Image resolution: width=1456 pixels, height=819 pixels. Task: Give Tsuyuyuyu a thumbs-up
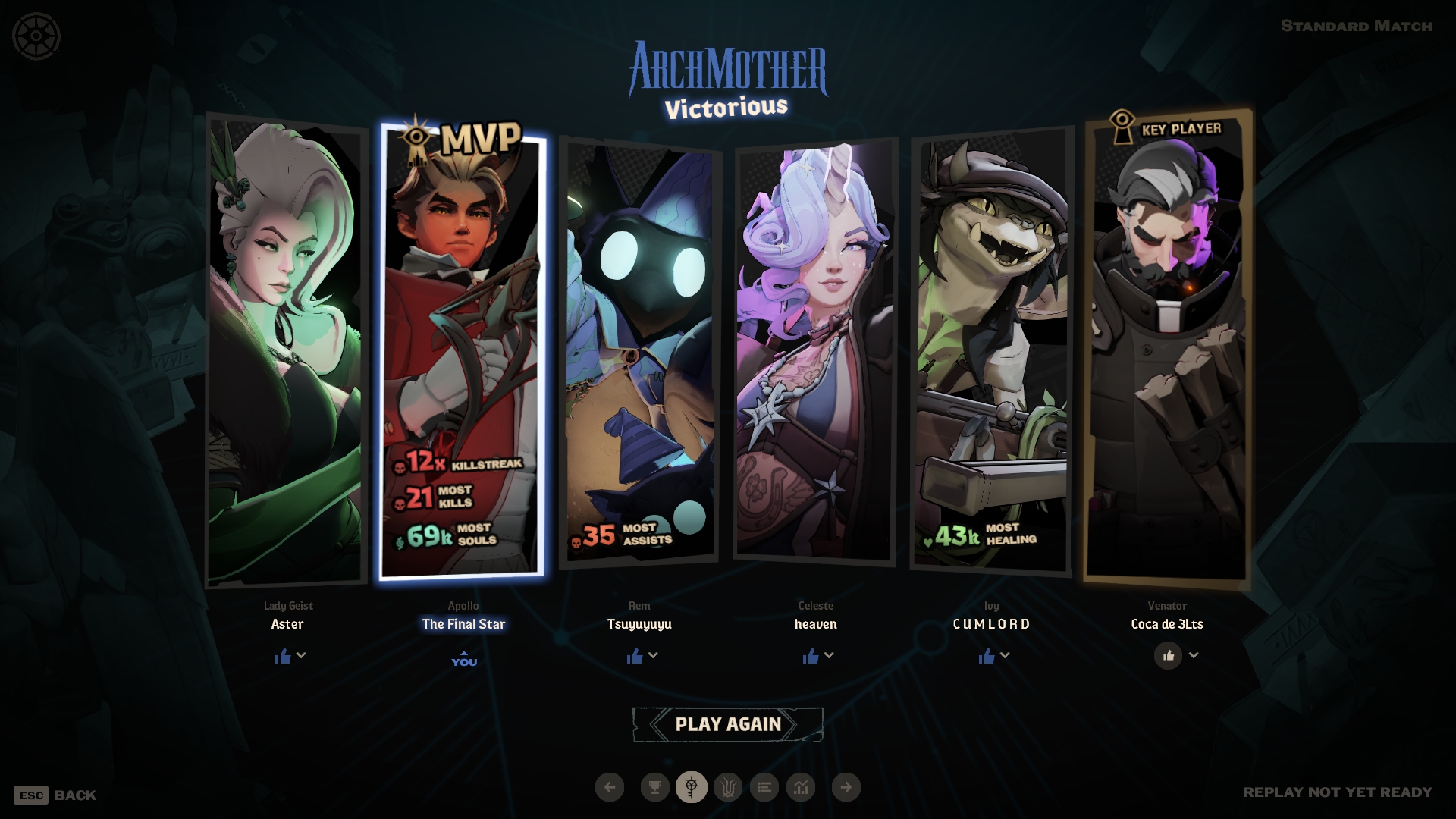635,656
